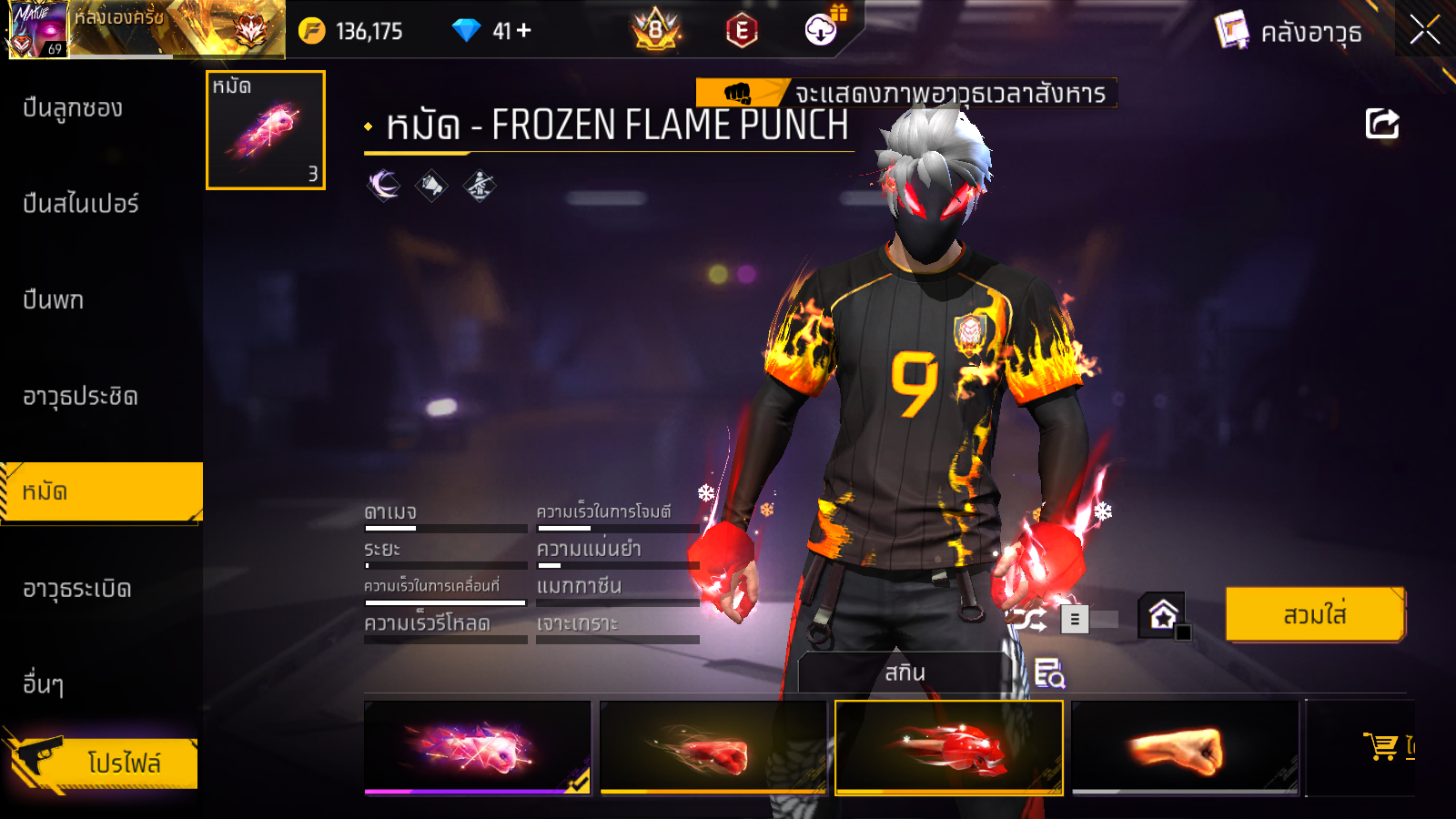Switch to the ปืนสไนเปอร์ sniper category
The height and width of the screenshot is (819, 1456).
coord(80,204)
